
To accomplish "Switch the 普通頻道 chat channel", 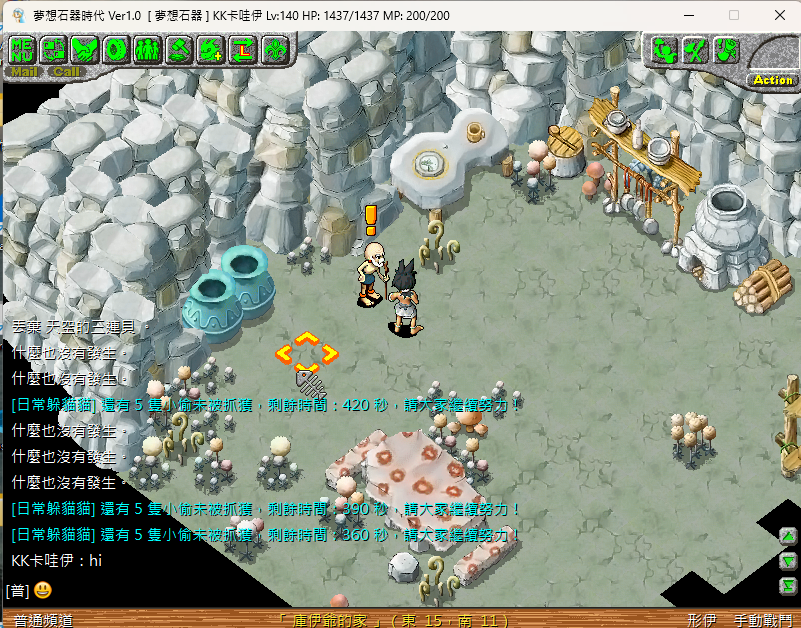I will point(43,620).
